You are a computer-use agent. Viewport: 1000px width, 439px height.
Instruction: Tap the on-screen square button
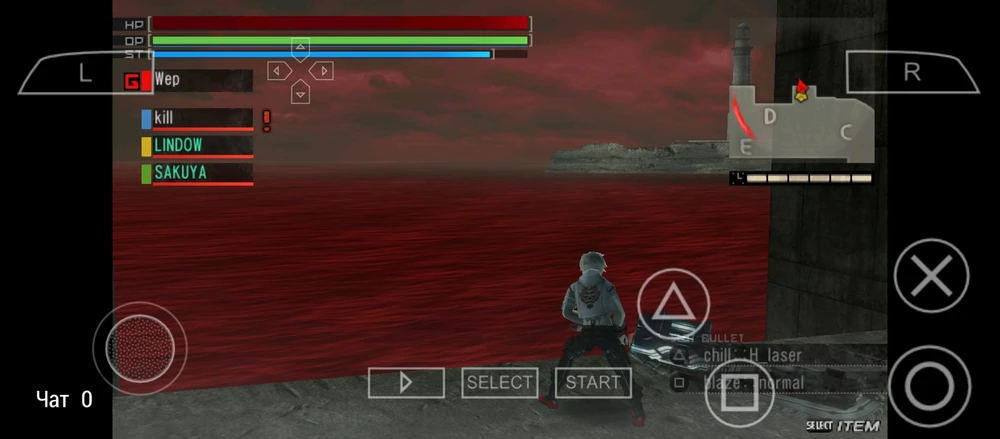coord(740,394)
